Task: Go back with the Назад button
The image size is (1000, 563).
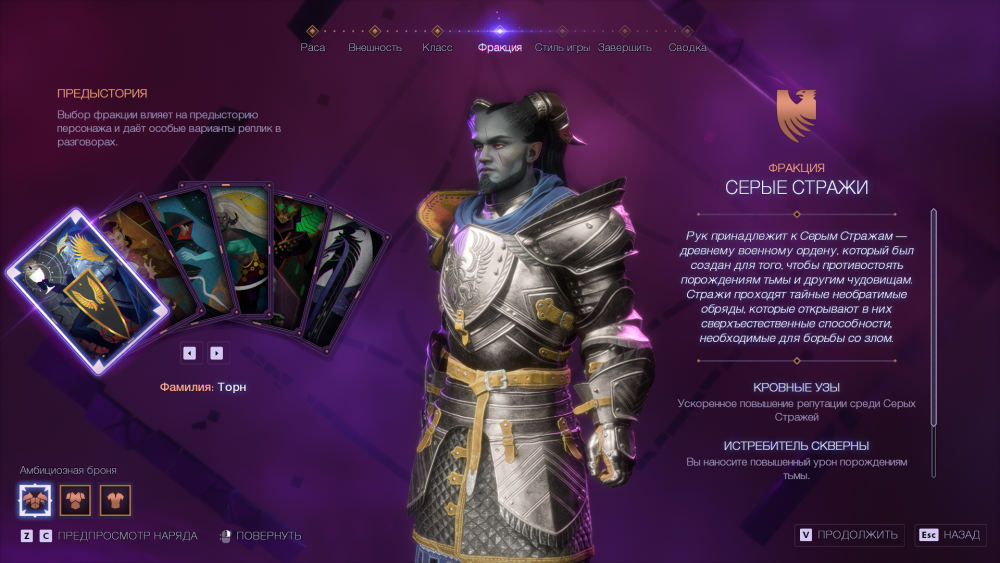Action: coord(950,535)
